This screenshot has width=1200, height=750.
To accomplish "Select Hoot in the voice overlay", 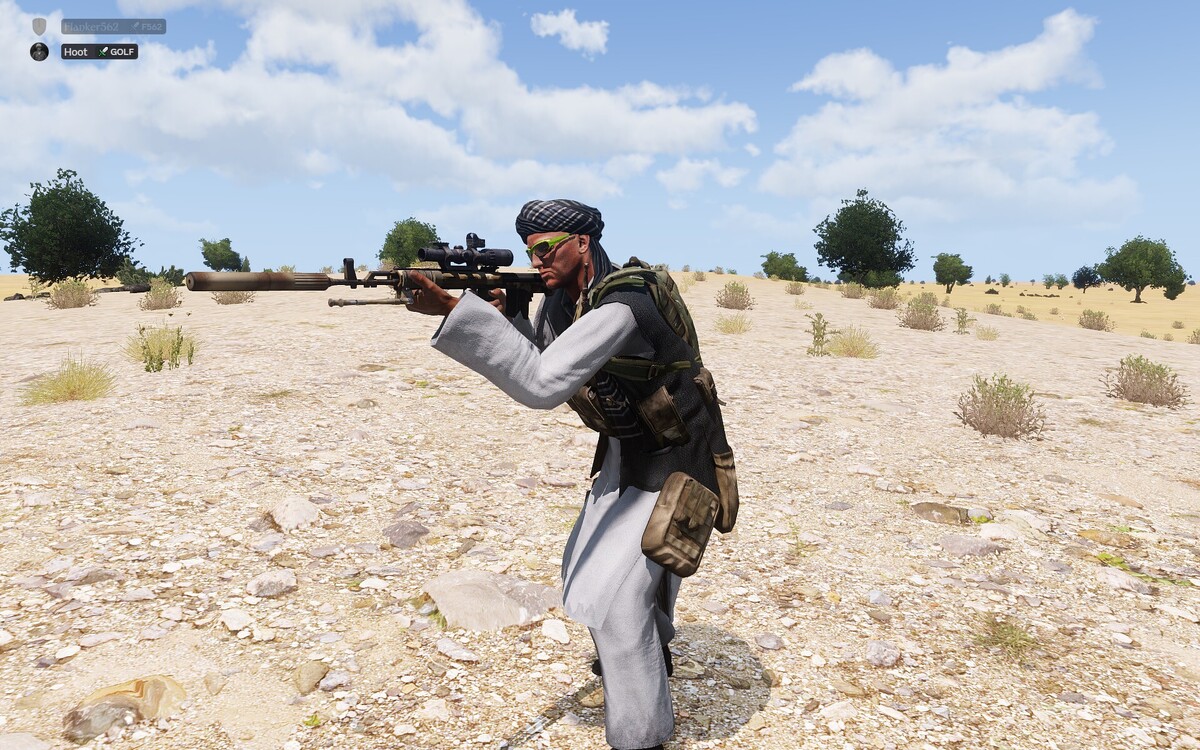I will [x=77, y=51].
